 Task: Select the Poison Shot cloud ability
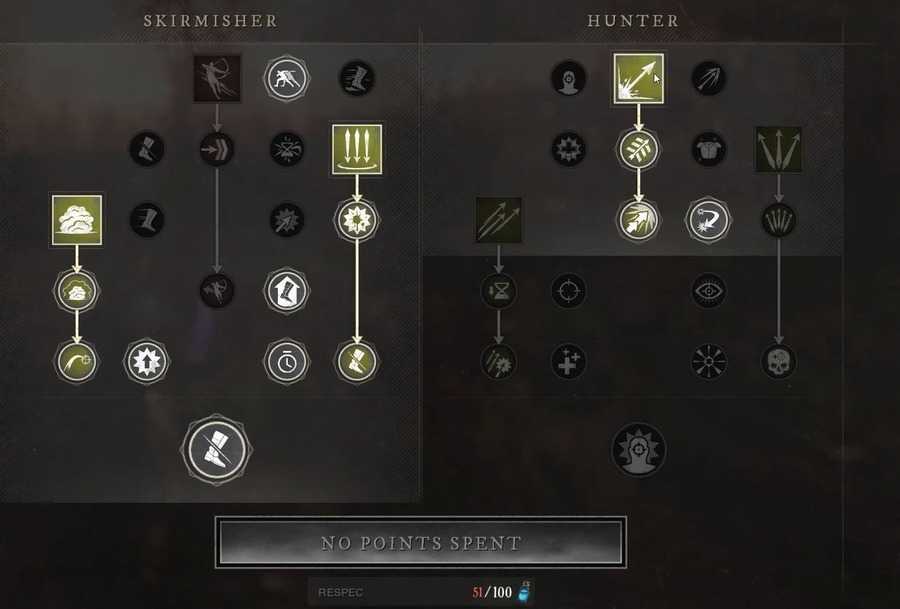[x=76, y=220]
